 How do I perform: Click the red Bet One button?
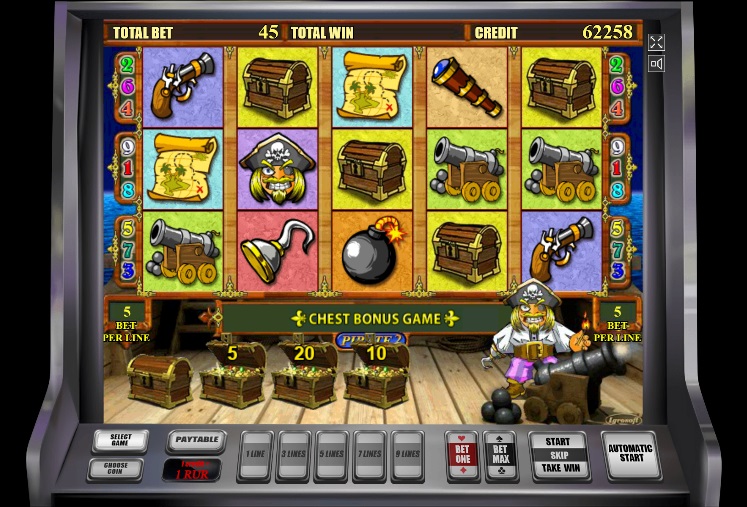461,454
